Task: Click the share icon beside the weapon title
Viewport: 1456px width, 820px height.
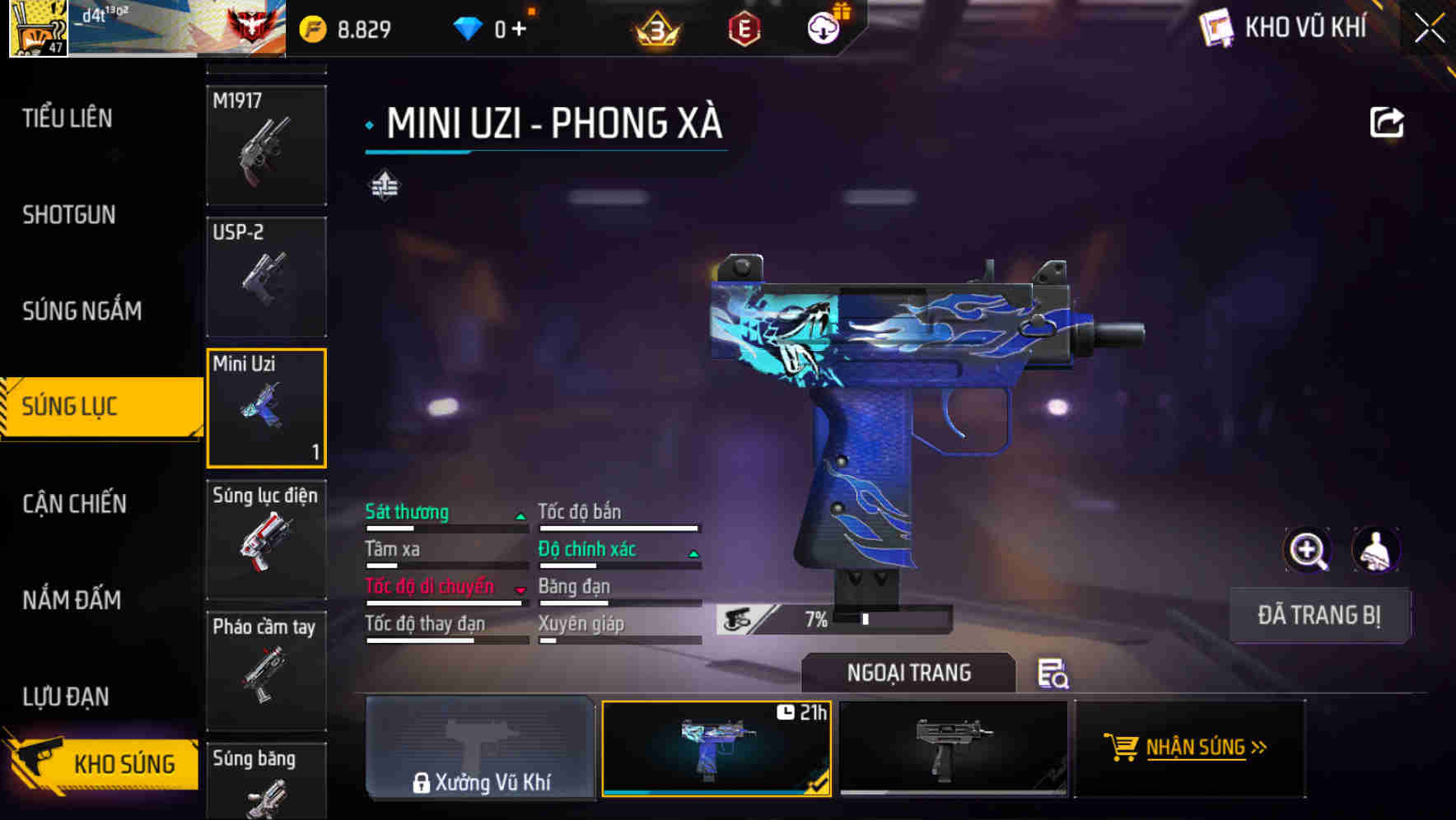Action: click(x=1388, y=122)
